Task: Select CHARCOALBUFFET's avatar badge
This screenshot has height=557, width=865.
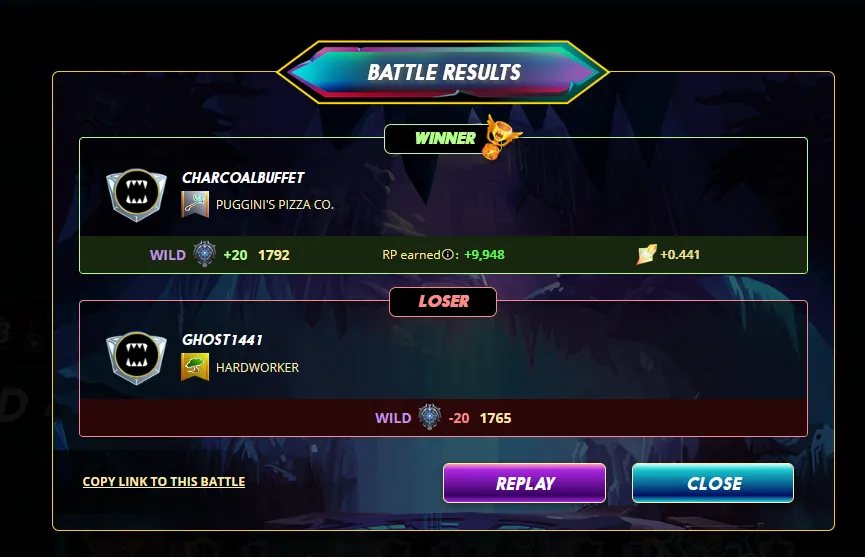Action: [x=133, y=194]
